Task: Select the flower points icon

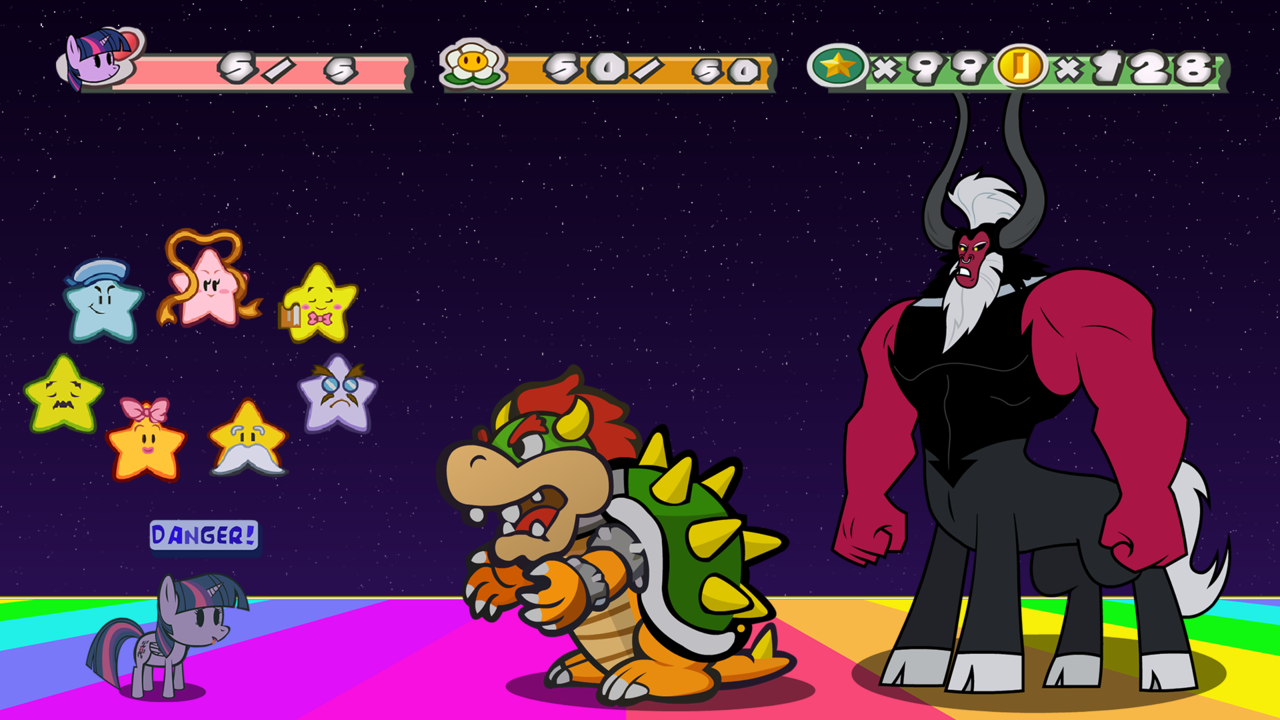Action: click(x=472, y=64)
